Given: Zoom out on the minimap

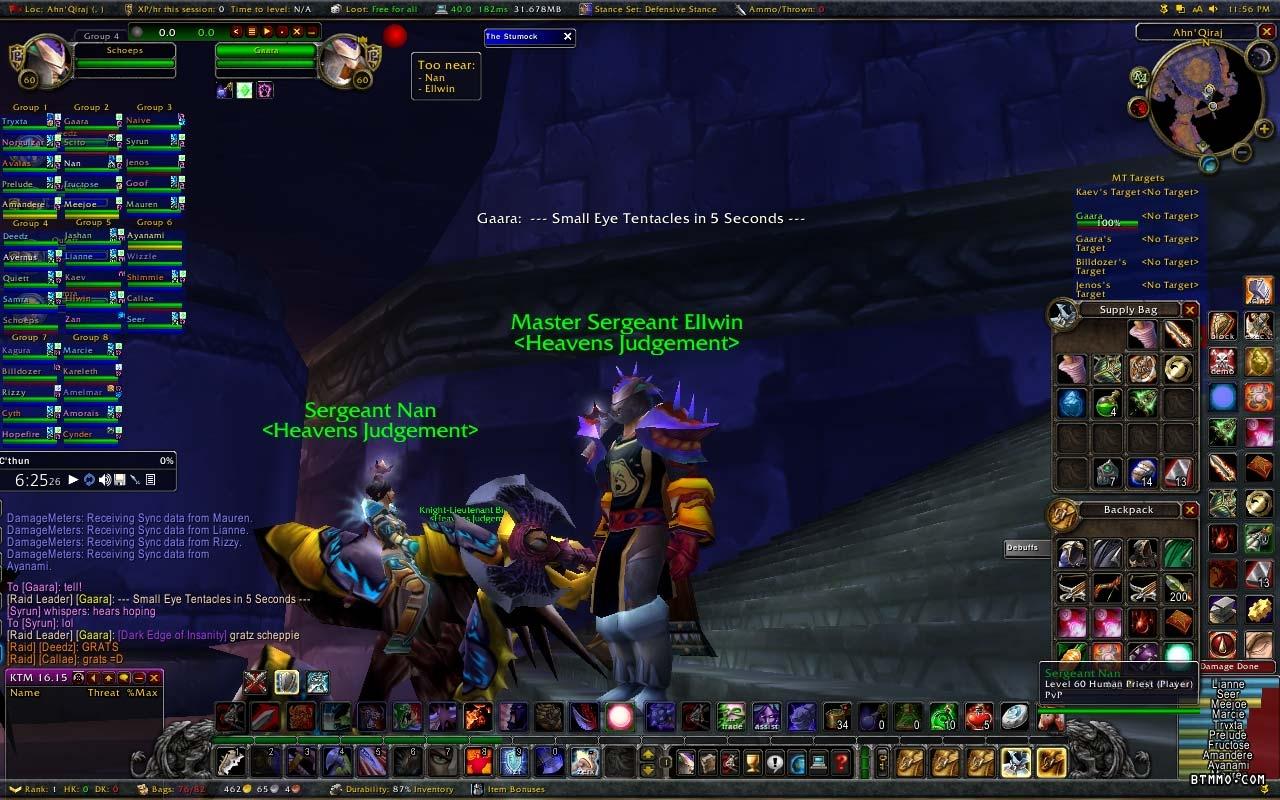Looking at the screenshot, I should click(1241, 153).
